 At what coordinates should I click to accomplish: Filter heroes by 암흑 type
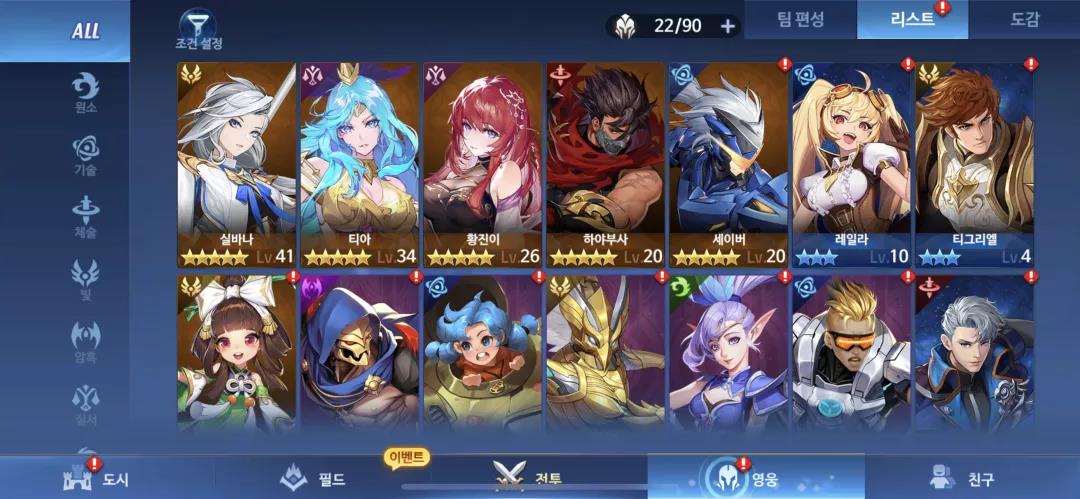85,341
